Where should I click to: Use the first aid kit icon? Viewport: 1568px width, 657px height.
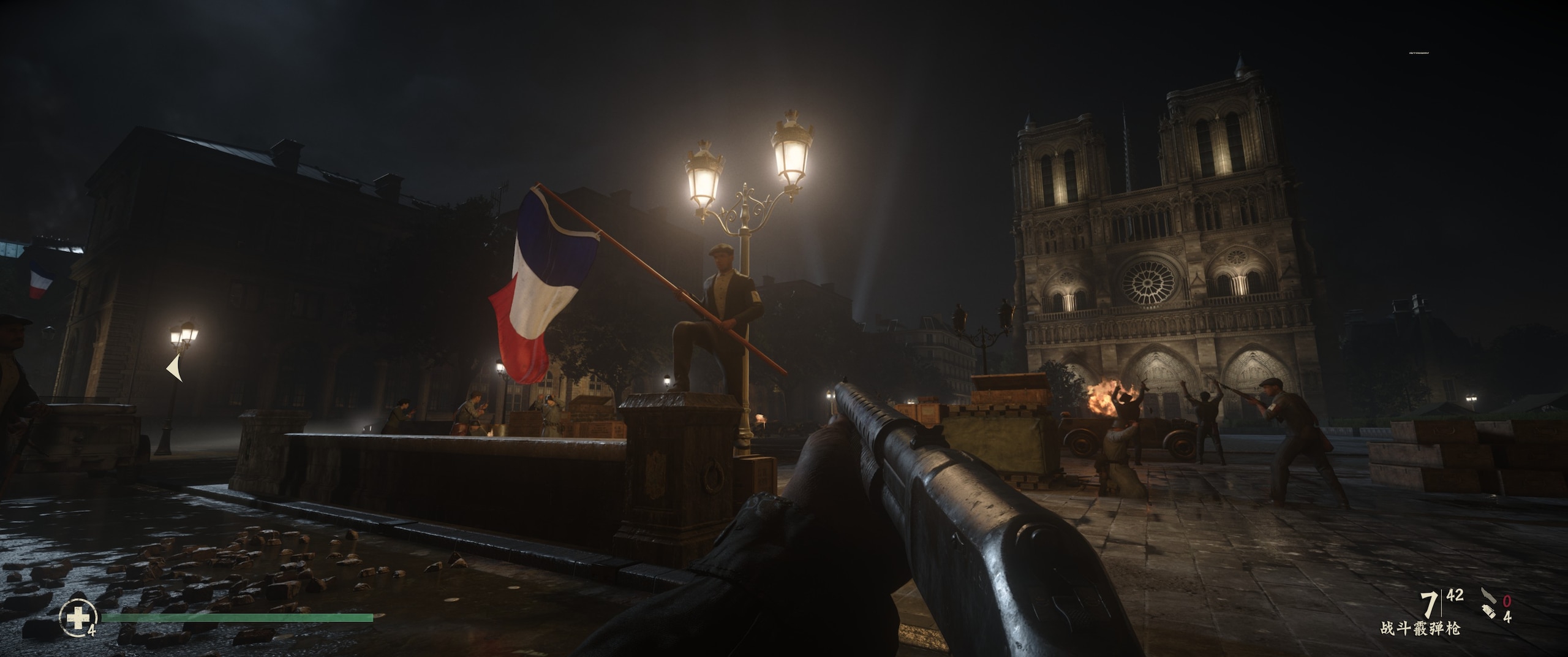[78, 618]
